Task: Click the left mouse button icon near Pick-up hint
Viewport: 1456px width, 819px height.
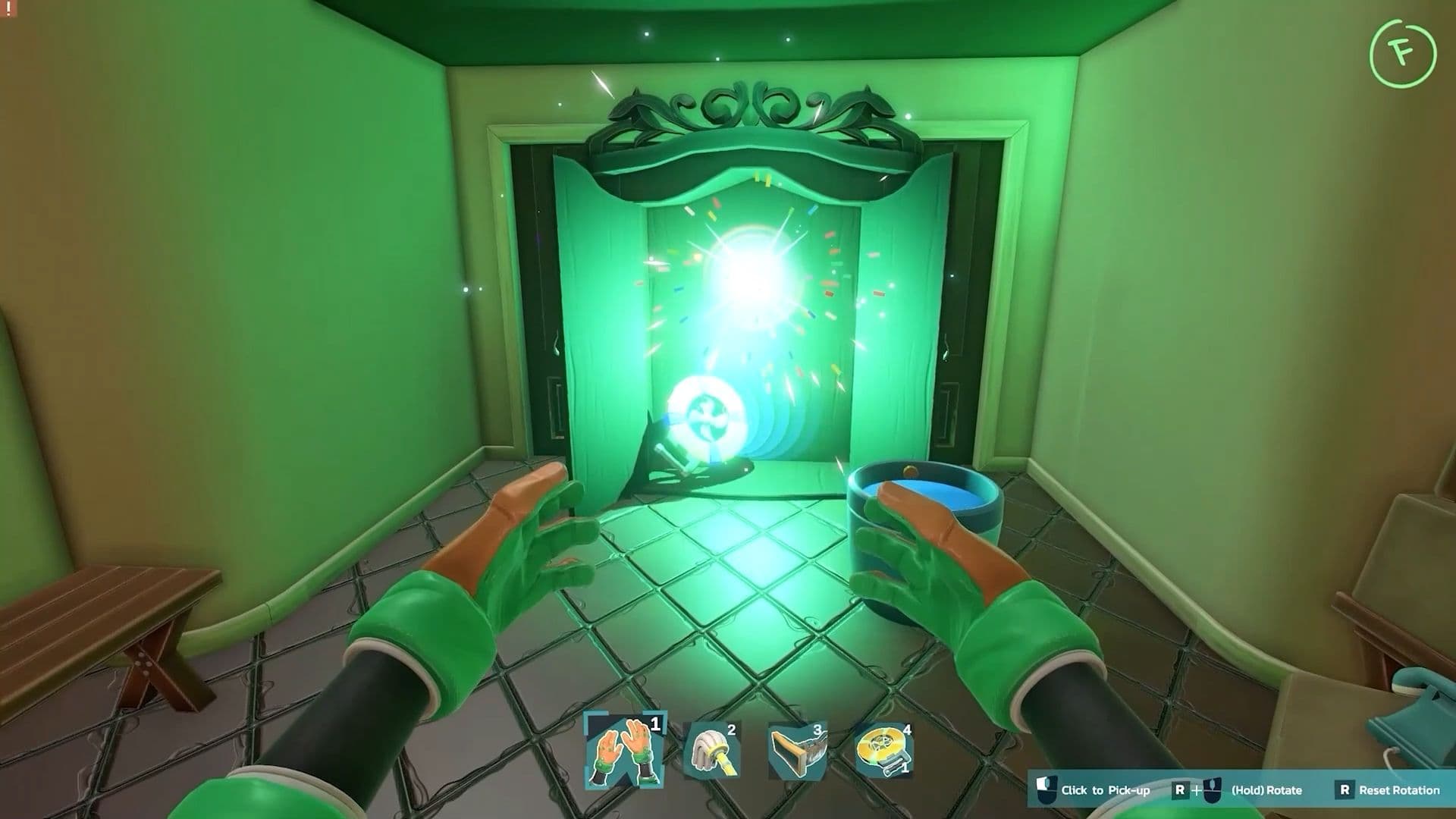Action: (x=1047, y=790)
